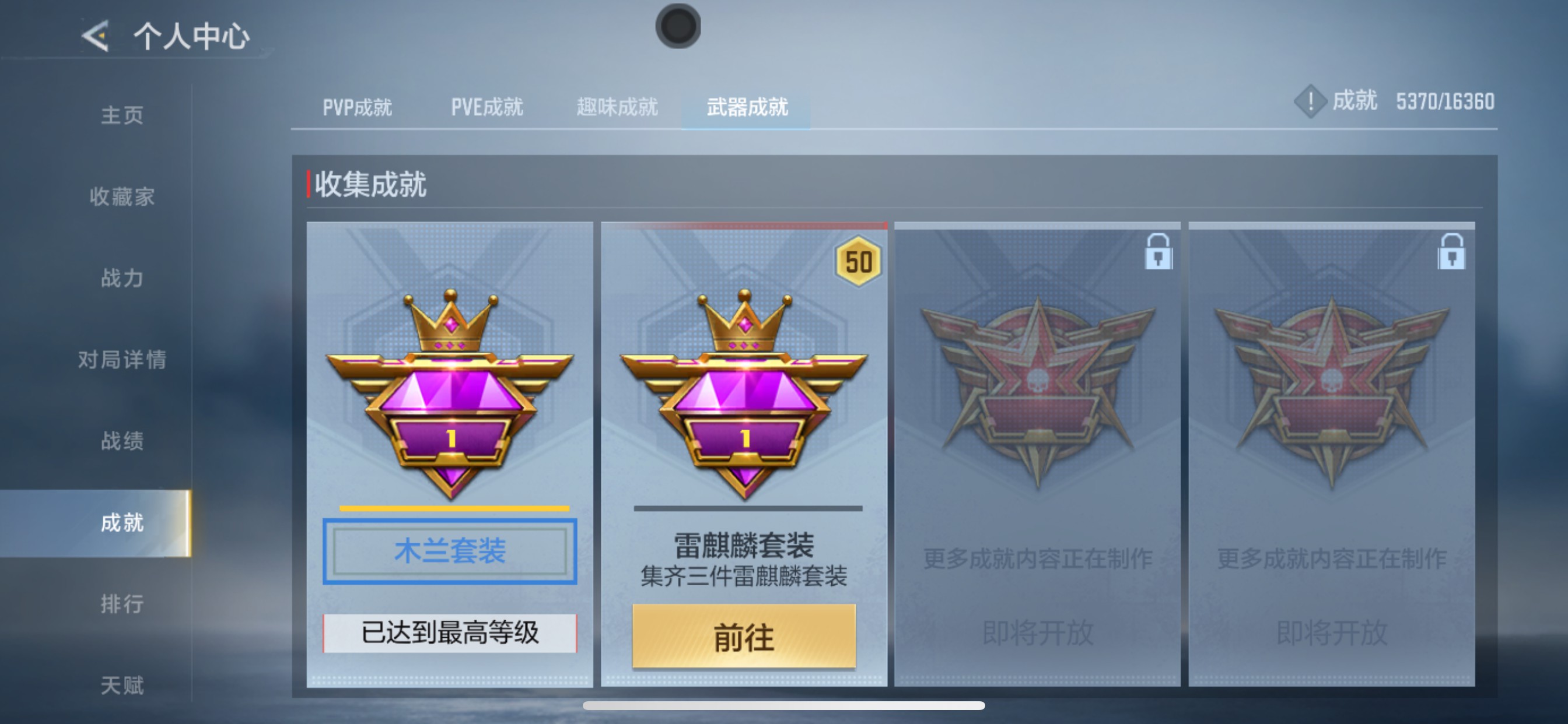Select 收藏家 in the left sidebar
Screen dimensions: 1568x724
[x=122, y=196]
